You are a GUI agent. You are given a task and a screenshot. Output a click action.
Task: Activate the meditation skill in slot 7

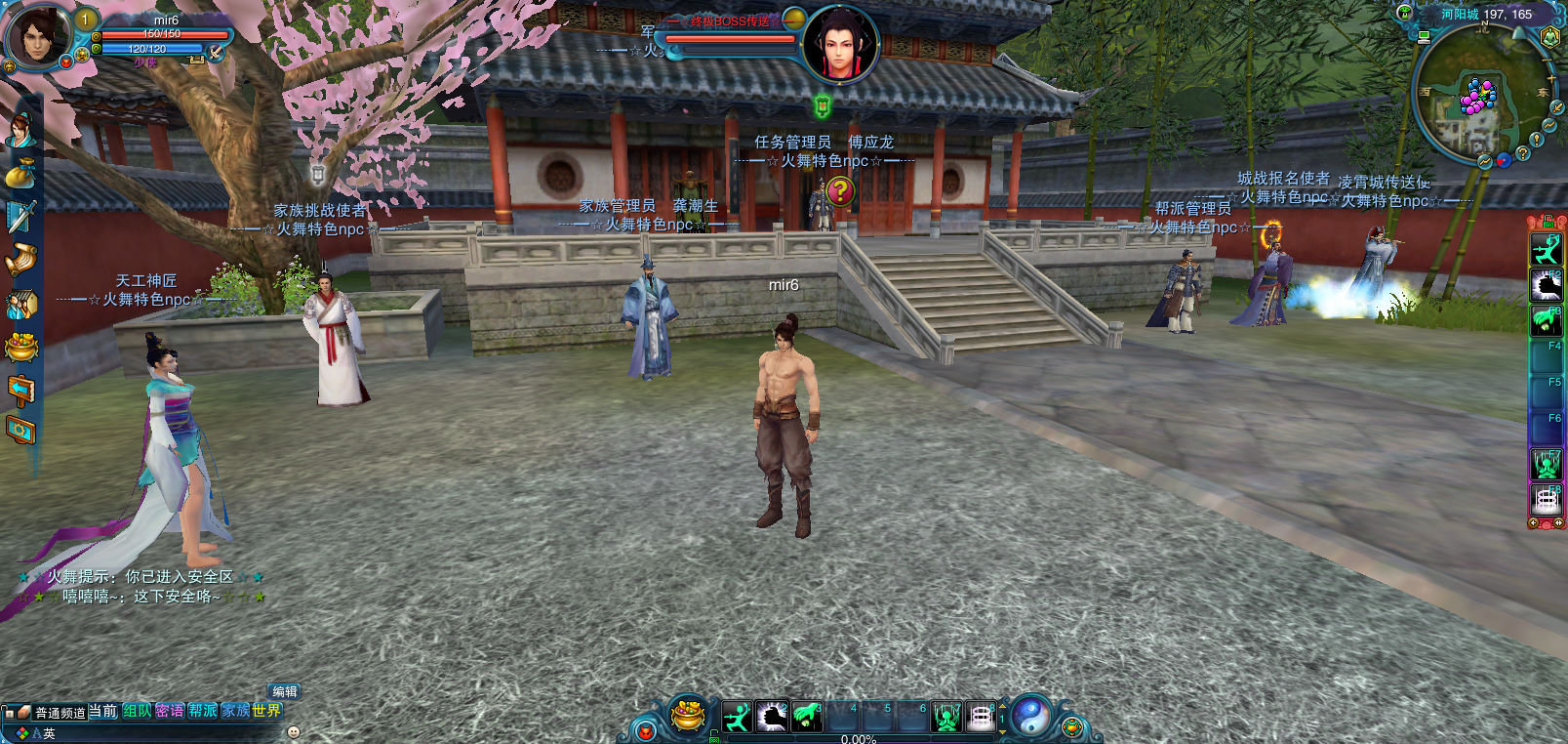click(x=946, y=718)
